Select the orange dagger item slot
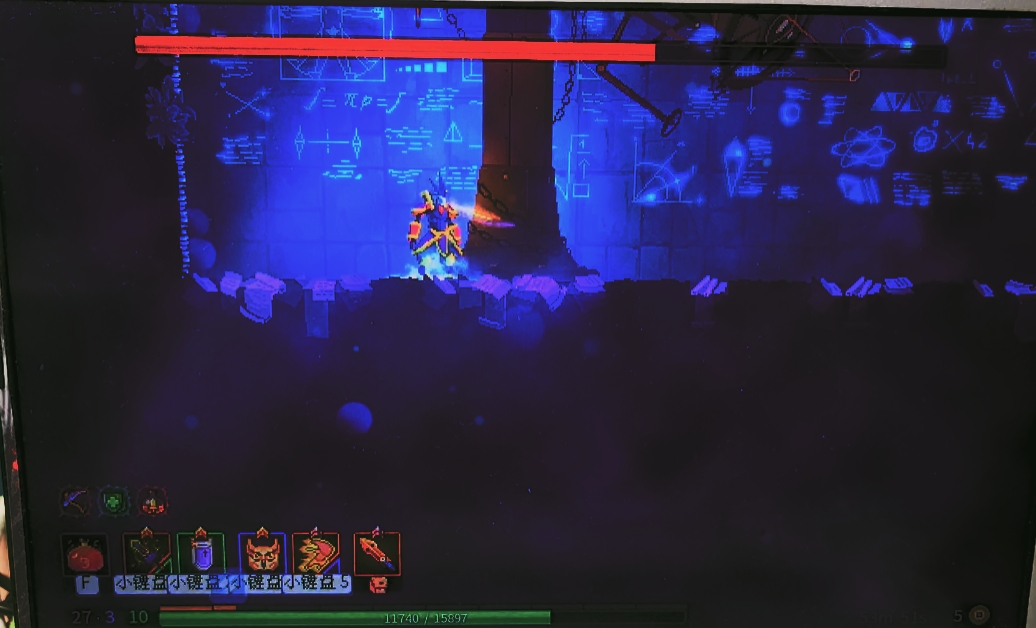 377,553
